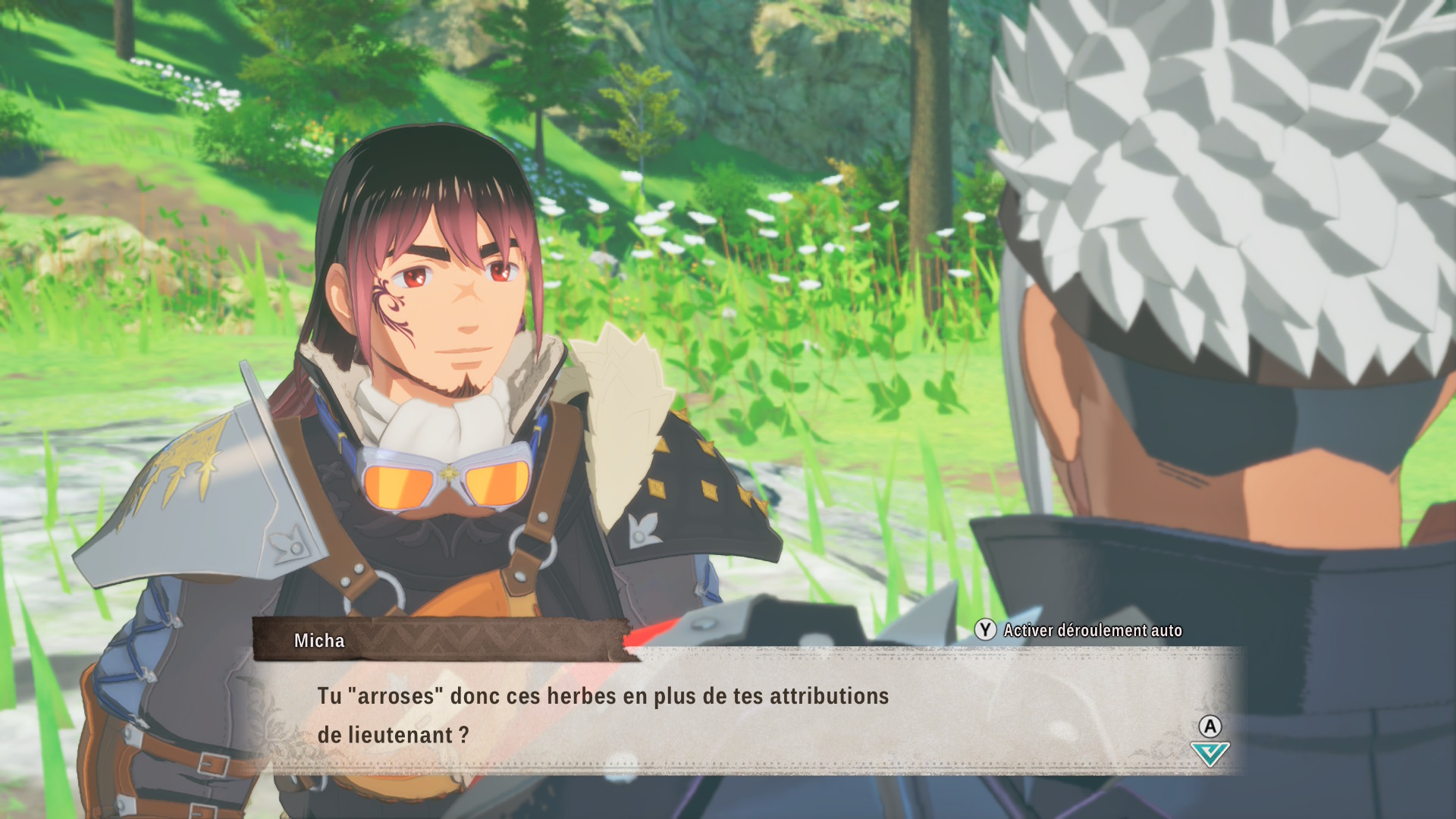Viewport: 1456px width, 819px height.
Task: Enable the Activer déroulement auto option
Action: click(x=1080, y=630)
